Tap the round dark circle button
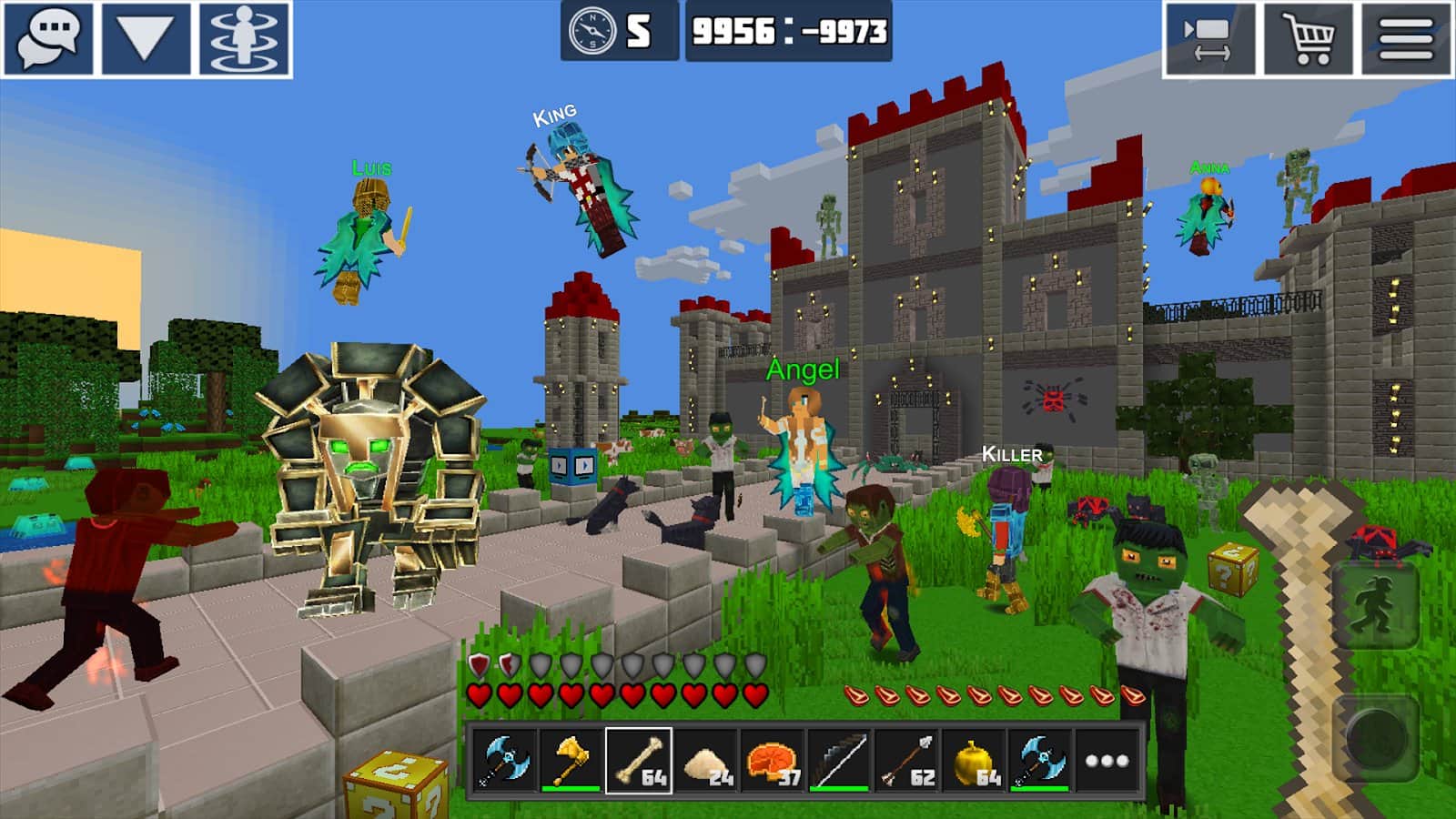Image resolution: width=1456 pixels, height=819 pixels. 1377,735
